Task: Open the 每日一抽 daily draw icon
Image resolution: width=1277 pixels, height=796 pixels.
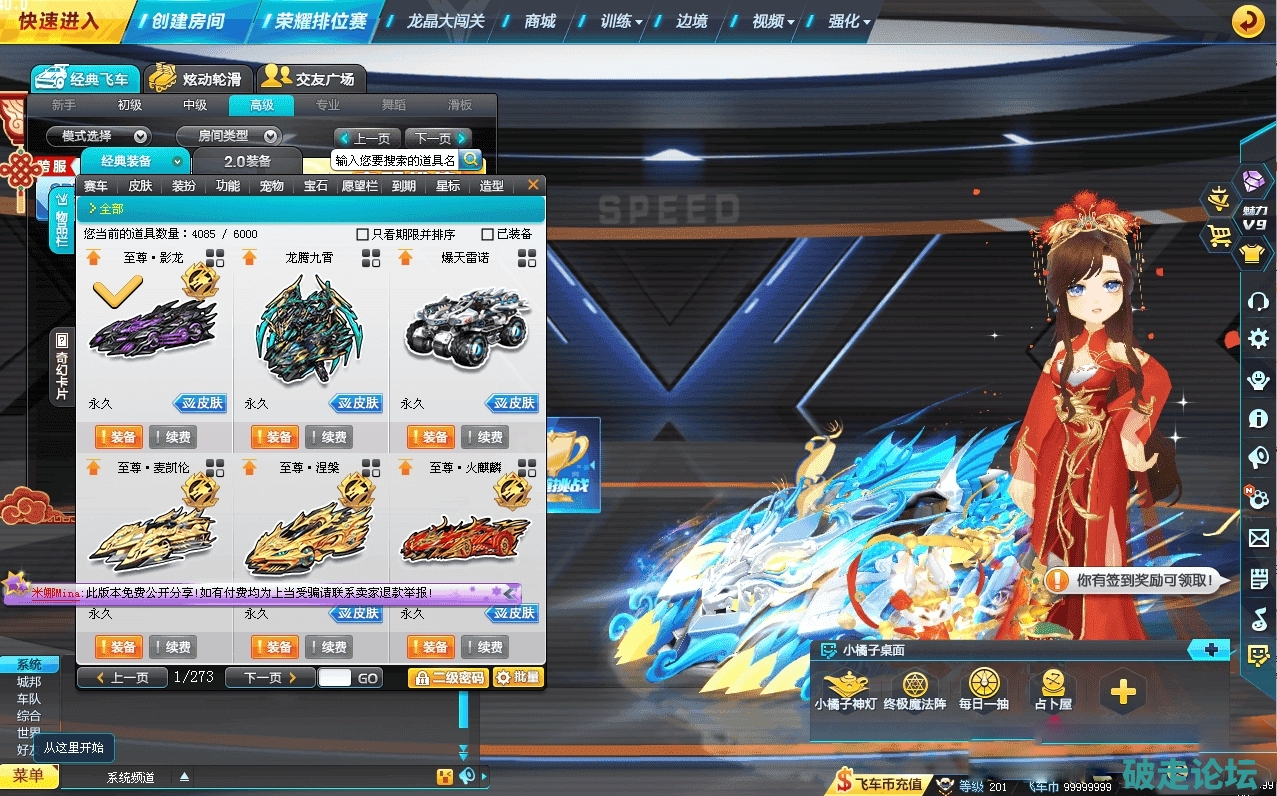Action: pyautogui.click(x=984, y=689)
